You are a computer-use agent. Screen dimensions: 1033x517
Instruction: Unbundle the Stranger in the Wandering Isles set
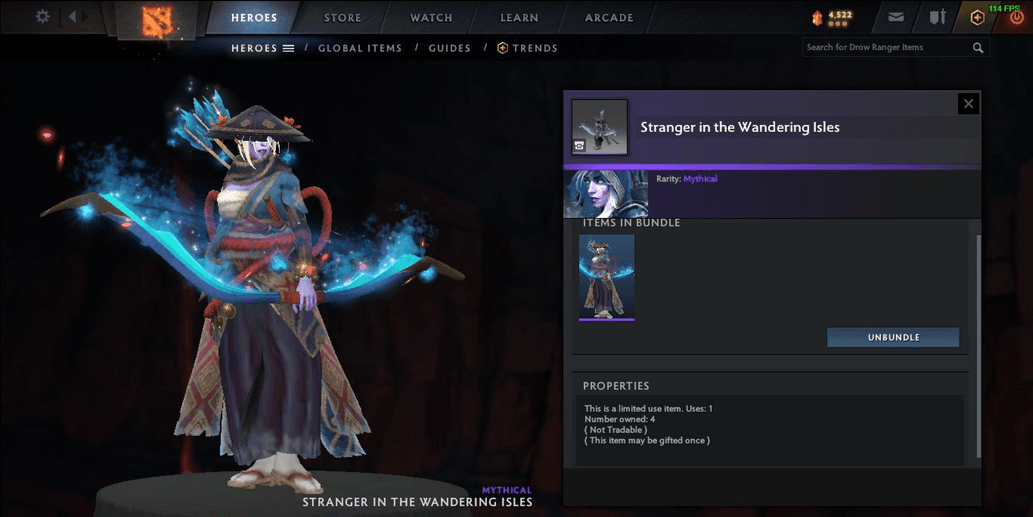[x=893, y=338]
